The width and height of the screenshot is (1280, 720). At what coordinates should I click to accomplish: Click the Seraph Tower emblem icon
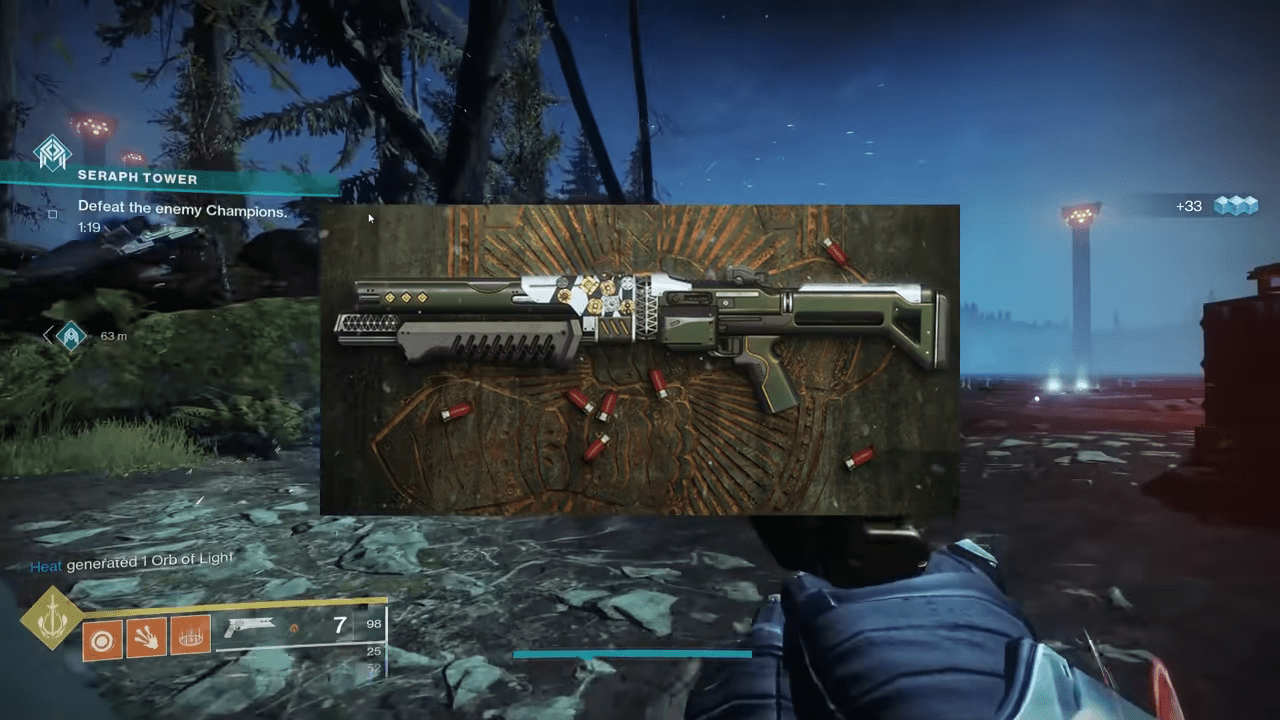coord(52,153)
